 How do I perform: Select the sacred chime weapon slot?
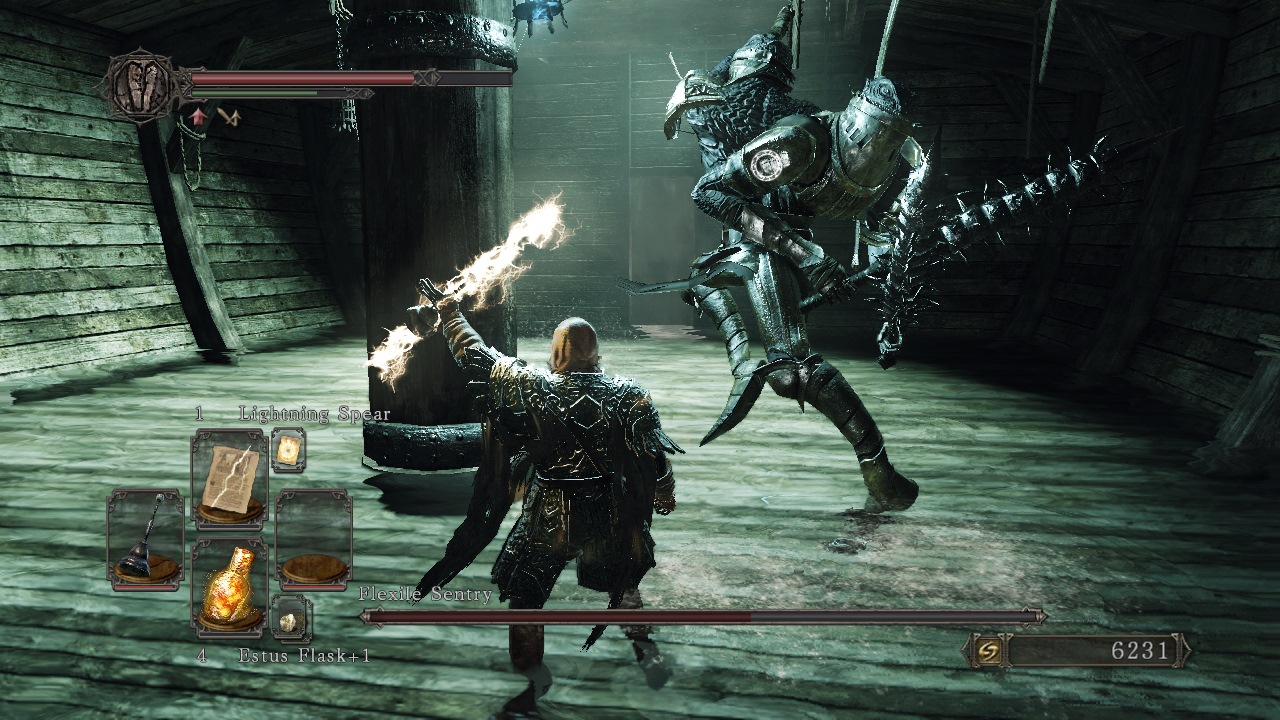145,537
